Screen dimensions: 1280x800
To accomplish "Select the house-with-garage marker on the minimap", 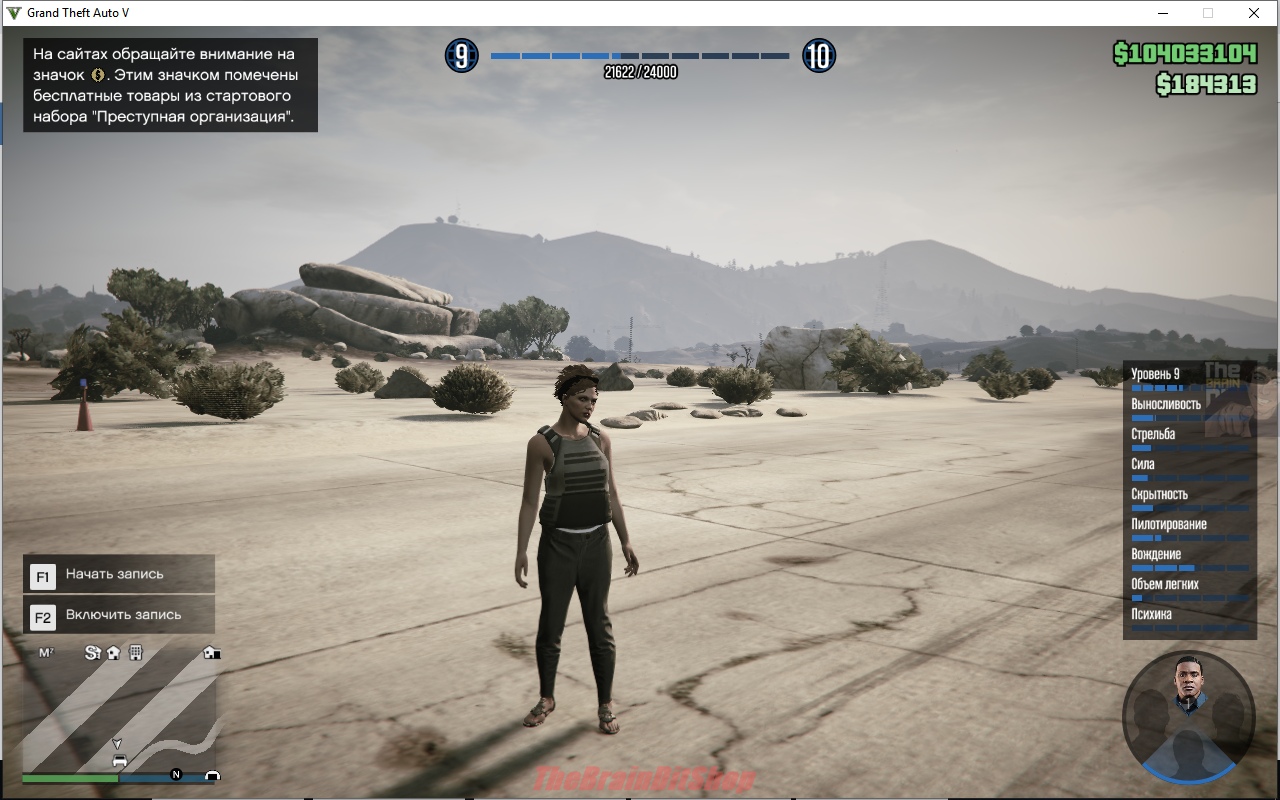I will pos(211,653).
